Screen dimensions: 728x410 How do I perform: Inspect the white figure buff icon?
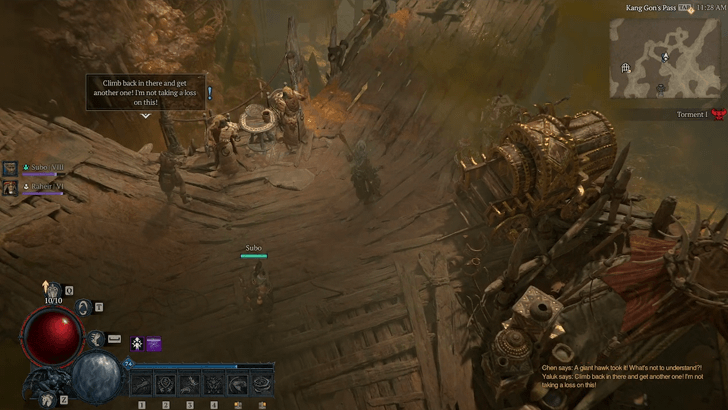[136, 343]
